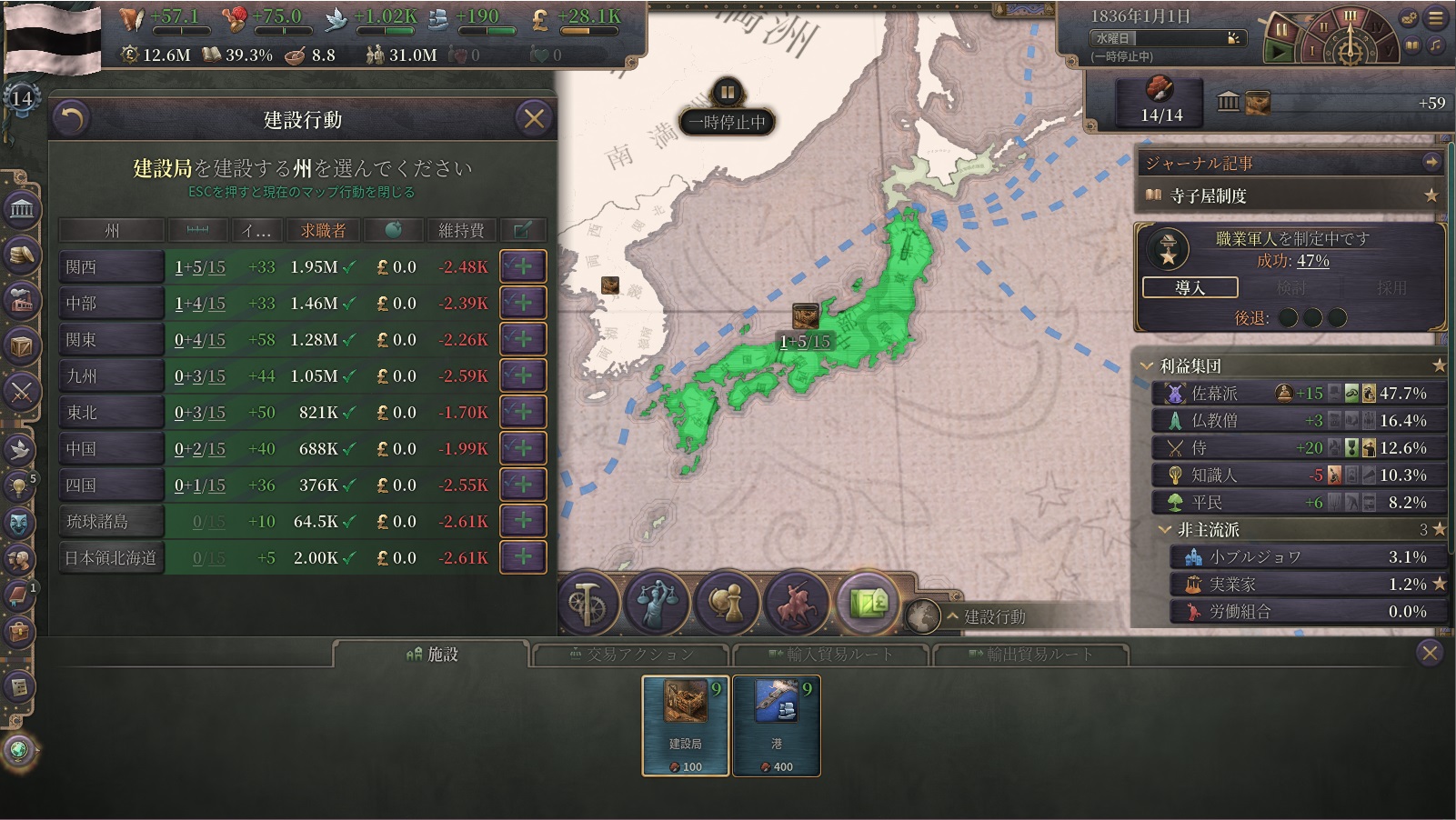Open the hamburger main menu
The image size is (1456, 820).
1437,17
